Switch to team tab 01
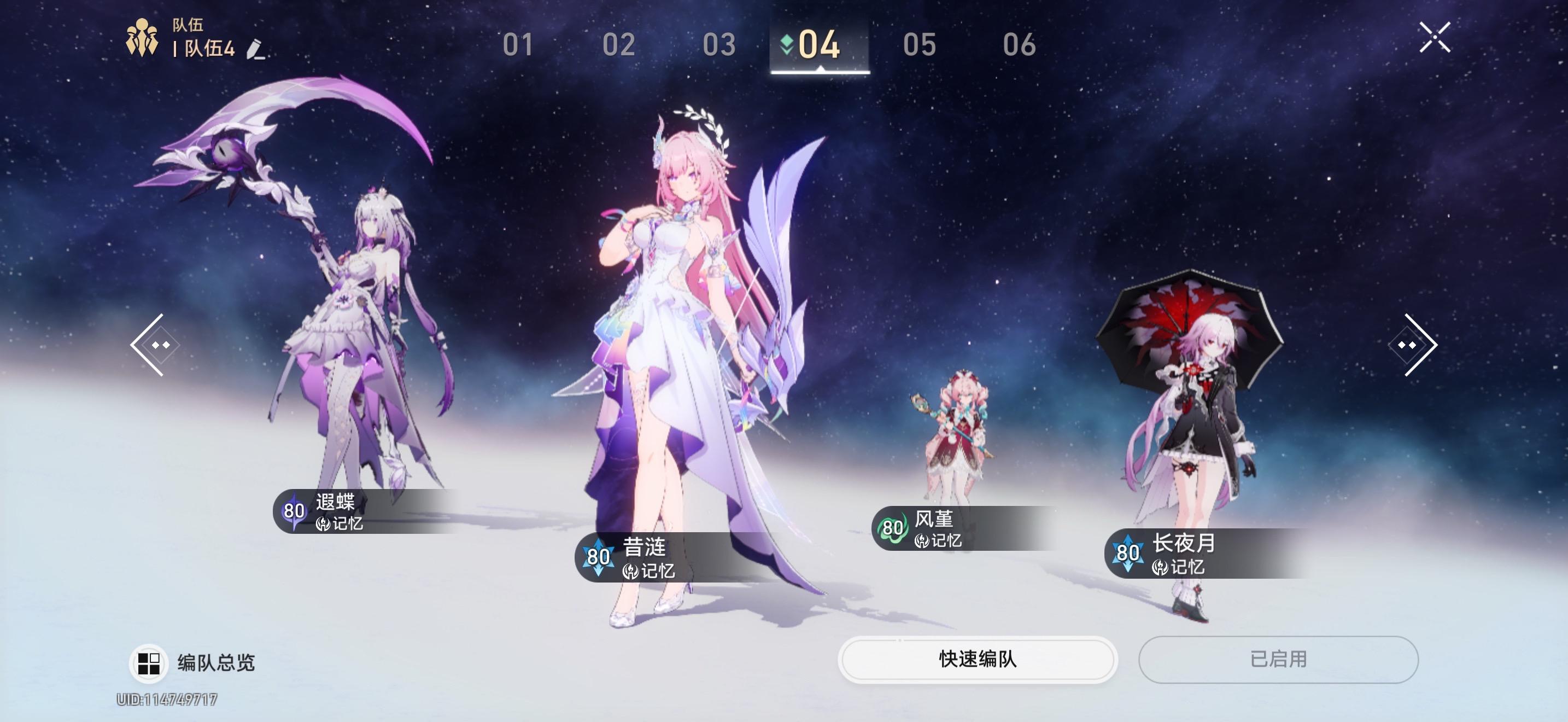Screen dimensions: 1568x722 518,45
